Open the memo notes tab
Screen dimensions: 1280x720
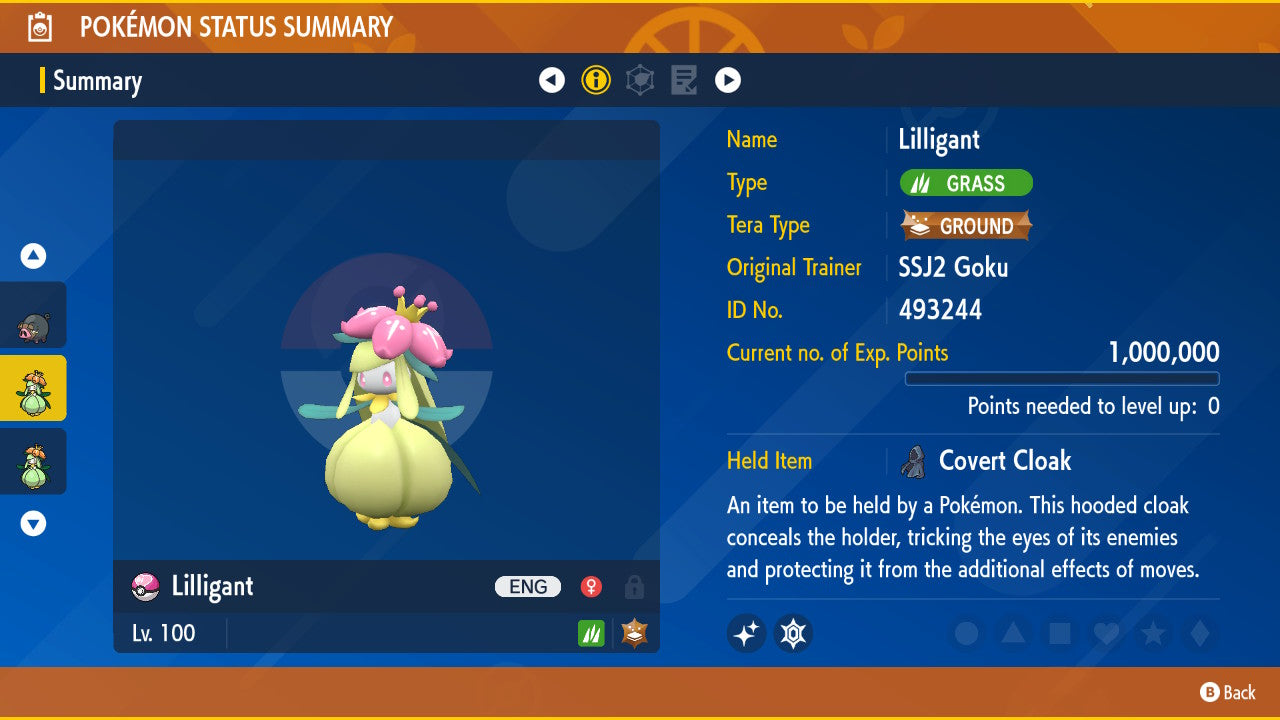coord(684,80)
